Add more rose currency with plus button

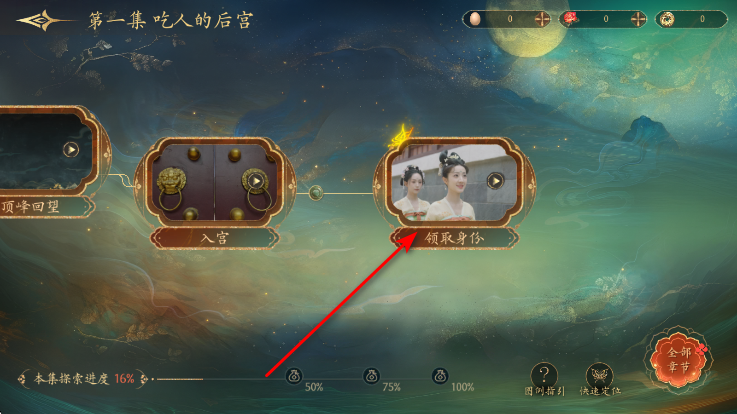tap(637, 19)
